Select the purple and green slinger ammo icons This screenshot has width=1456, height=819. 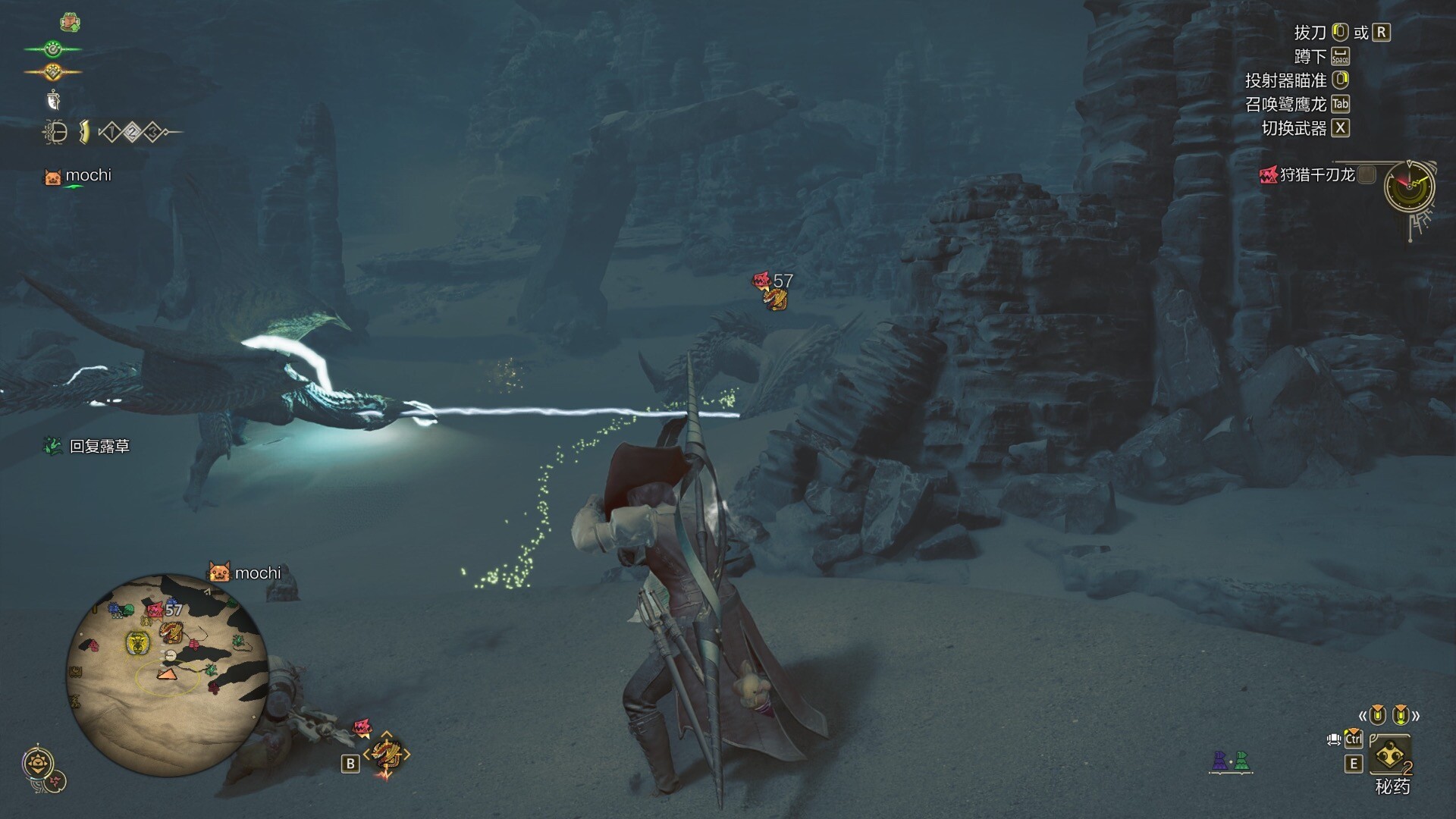(1230, 761)
